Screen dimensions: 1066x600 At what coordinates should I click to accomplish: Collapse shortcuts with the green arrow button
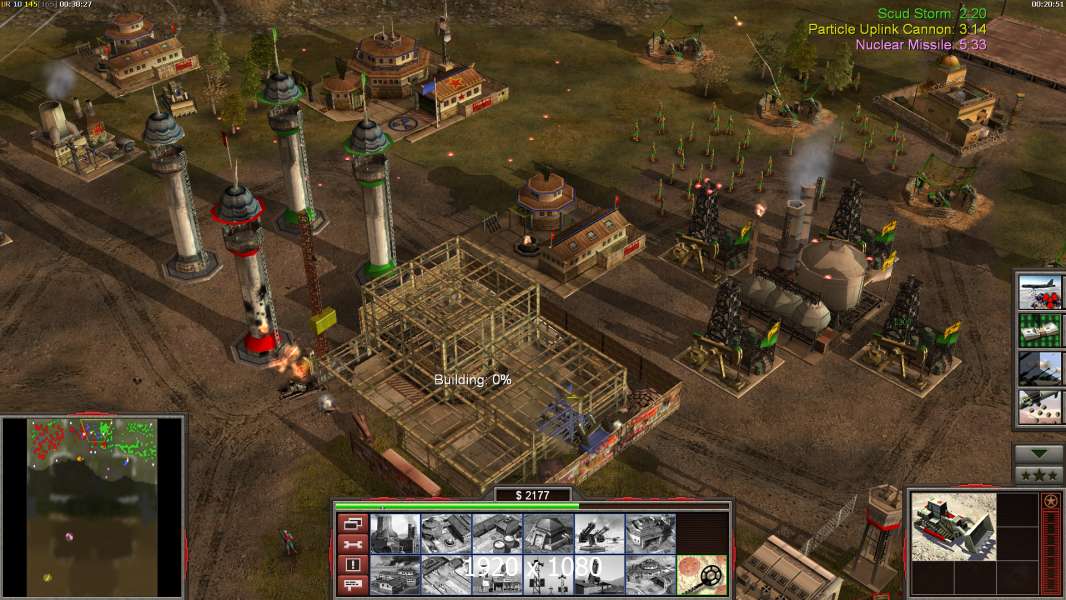(x=1039, y=454)
